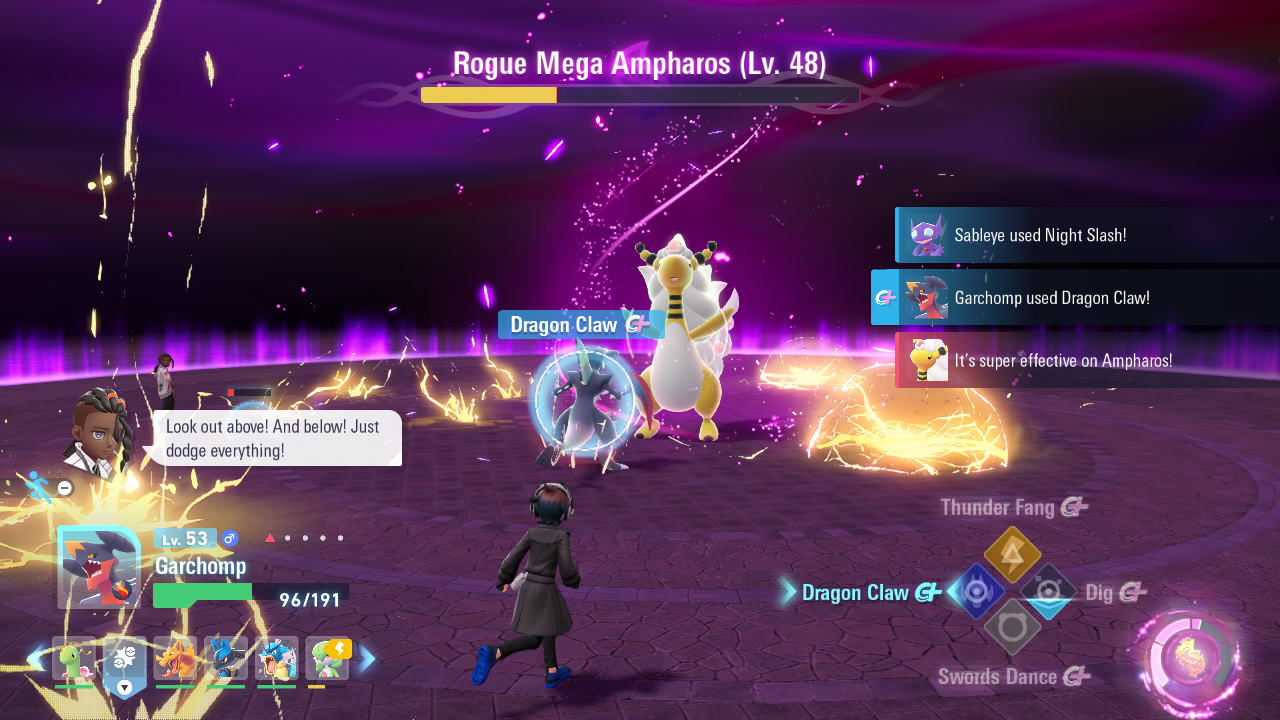Open Garchomp's active portrait

coord(98,568)
